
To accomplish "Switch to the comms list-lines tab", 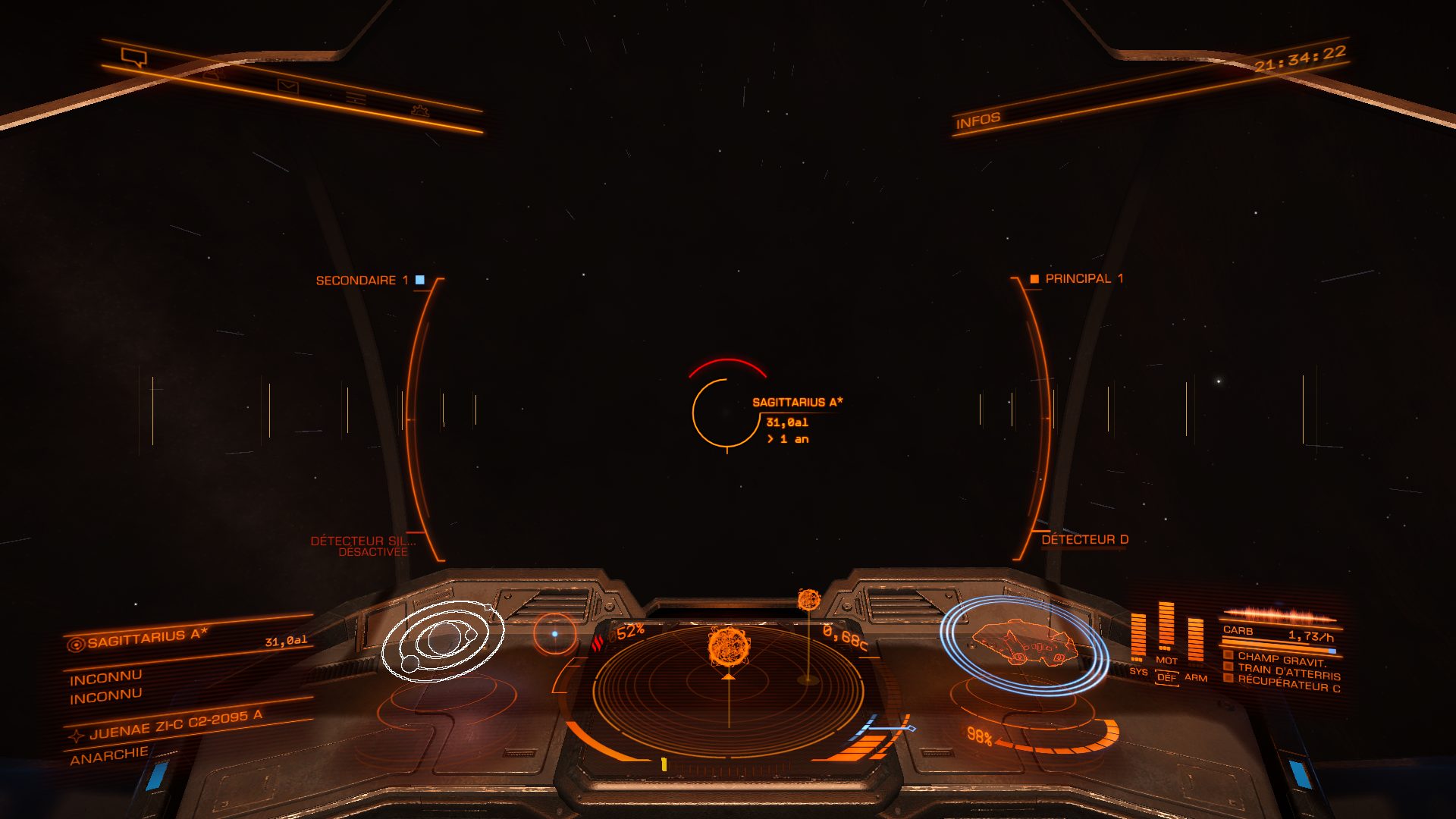I will [x=355, y=99].
